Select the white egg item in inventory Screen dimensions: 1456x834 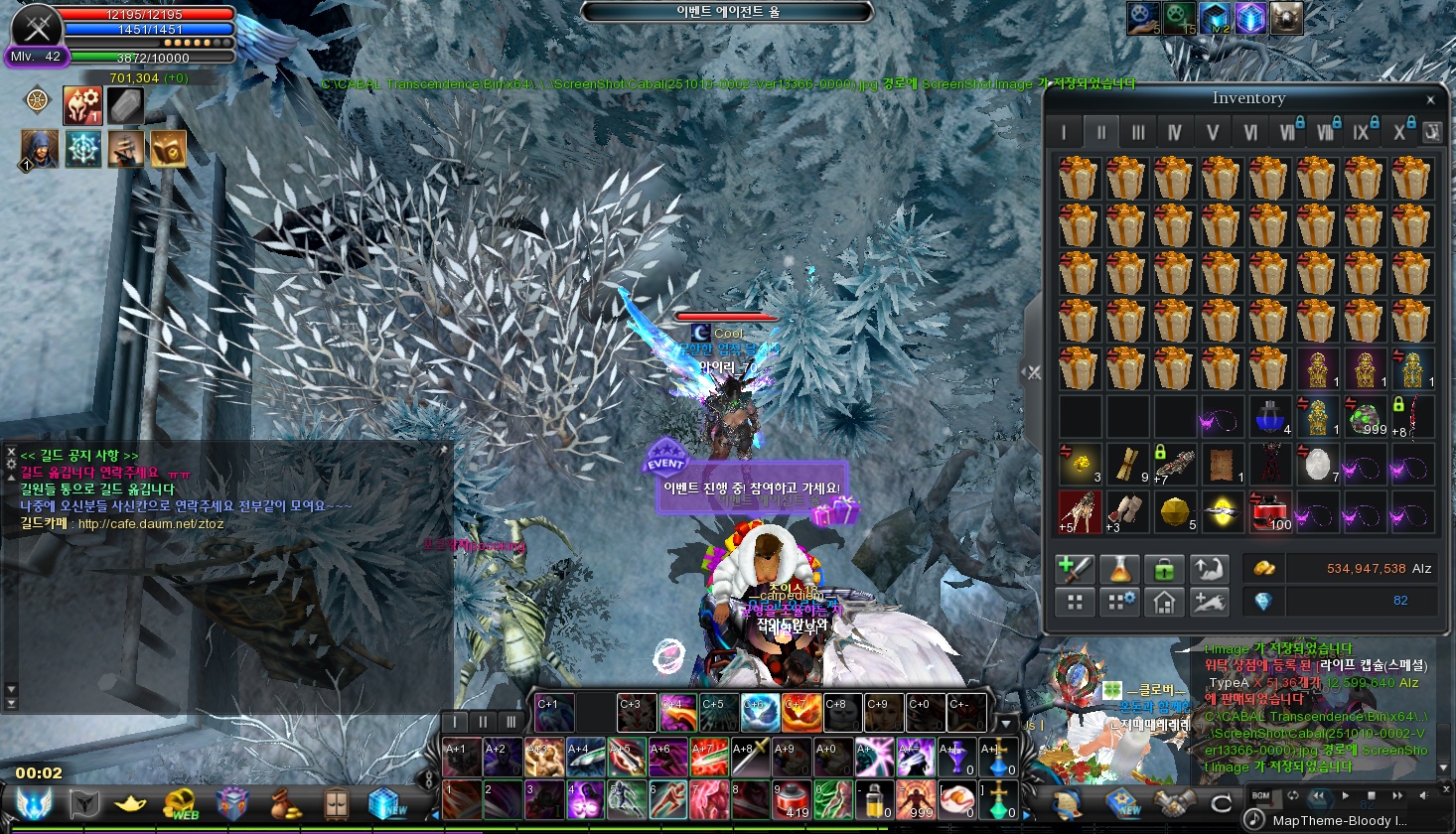pos(1317,464)
